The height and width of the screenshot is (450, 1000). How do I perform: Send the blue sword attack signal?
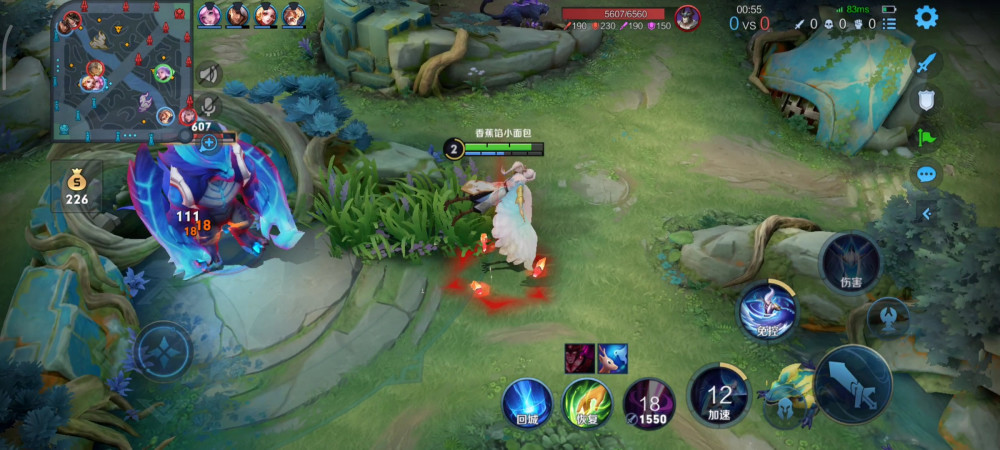pos(927,62)
